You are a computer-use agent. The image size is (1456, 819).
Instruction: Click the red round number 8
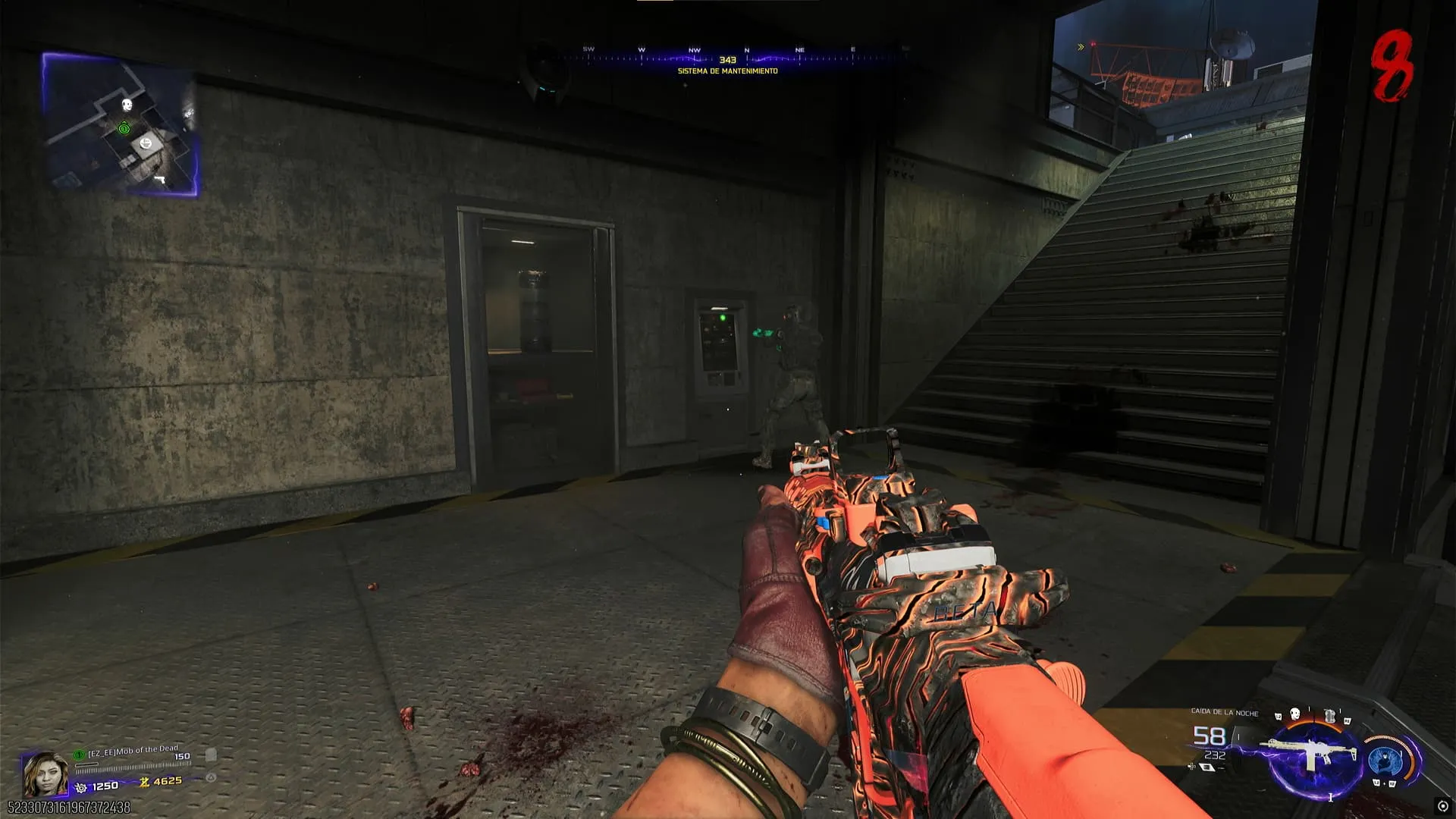coord(1394,67)
